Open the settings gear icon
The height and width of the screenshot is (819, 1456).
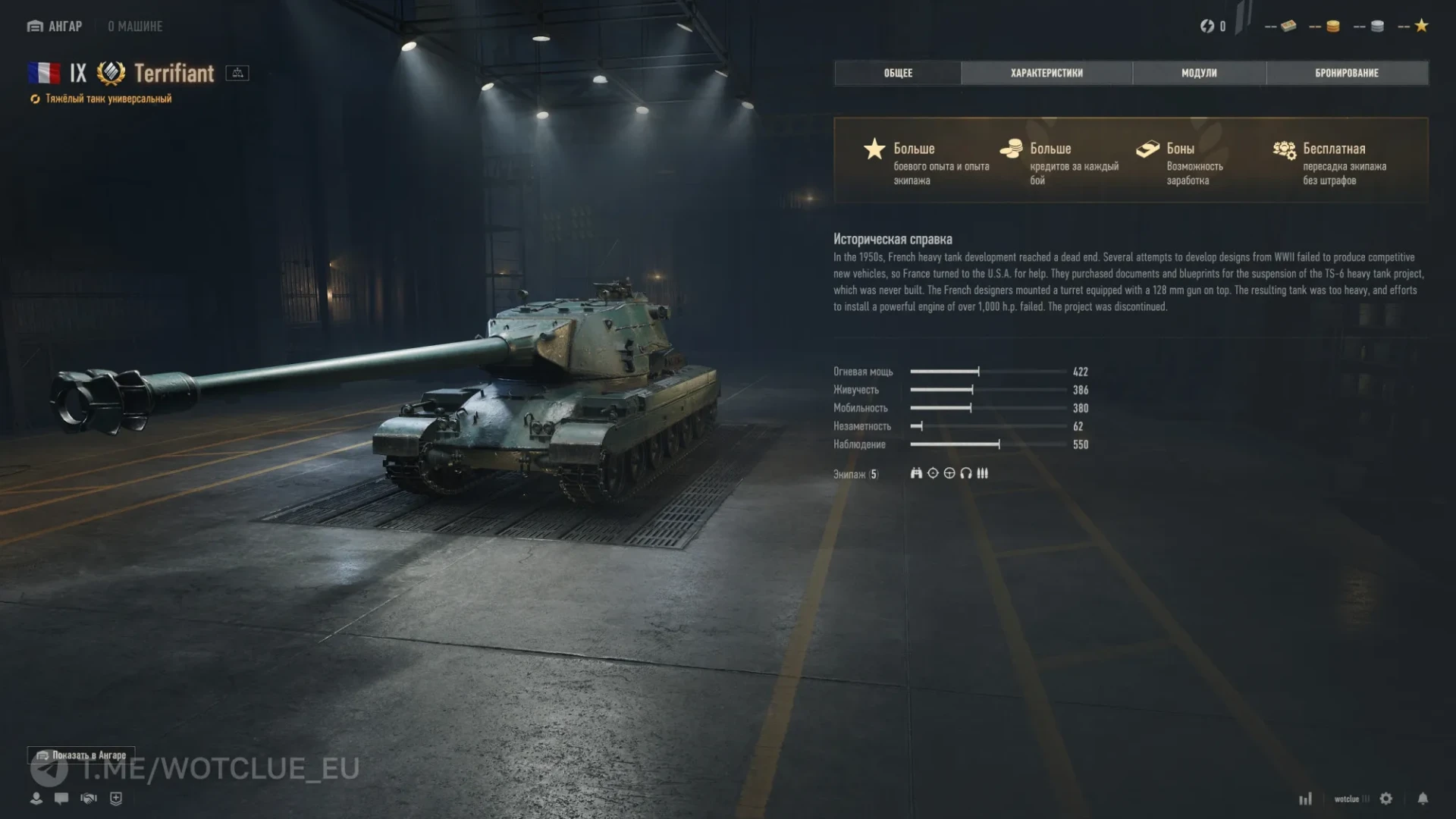(x=1386, y=799)
